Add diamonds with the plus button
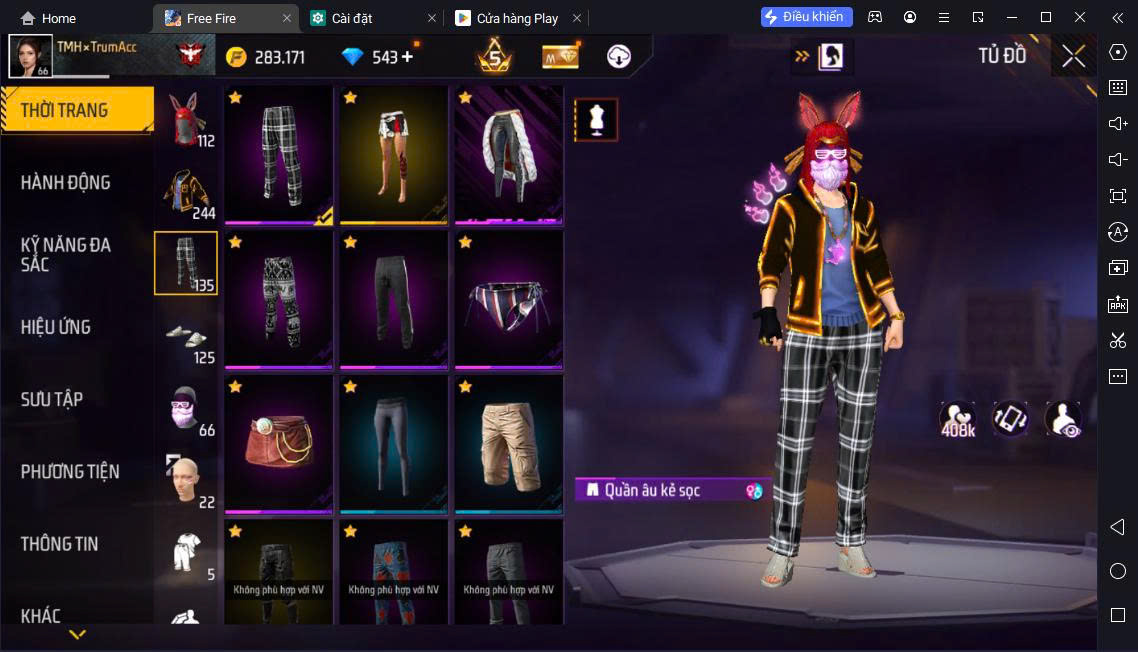1138x652 pixels. 407,57
